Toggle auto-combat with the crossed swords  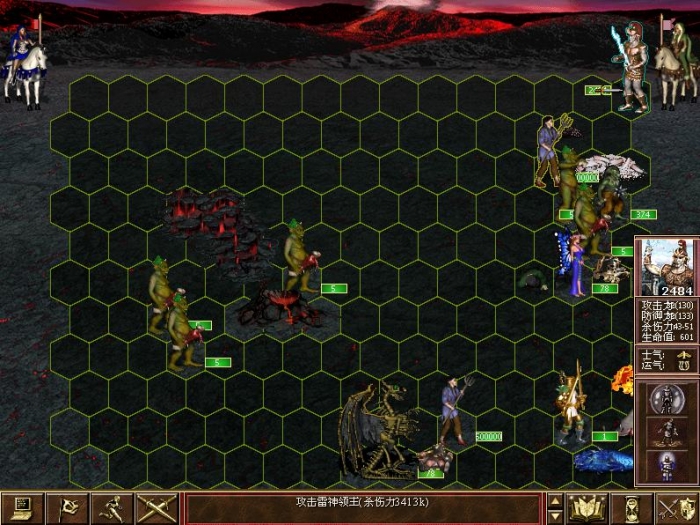pyautogui.click(x=157, y=508)
